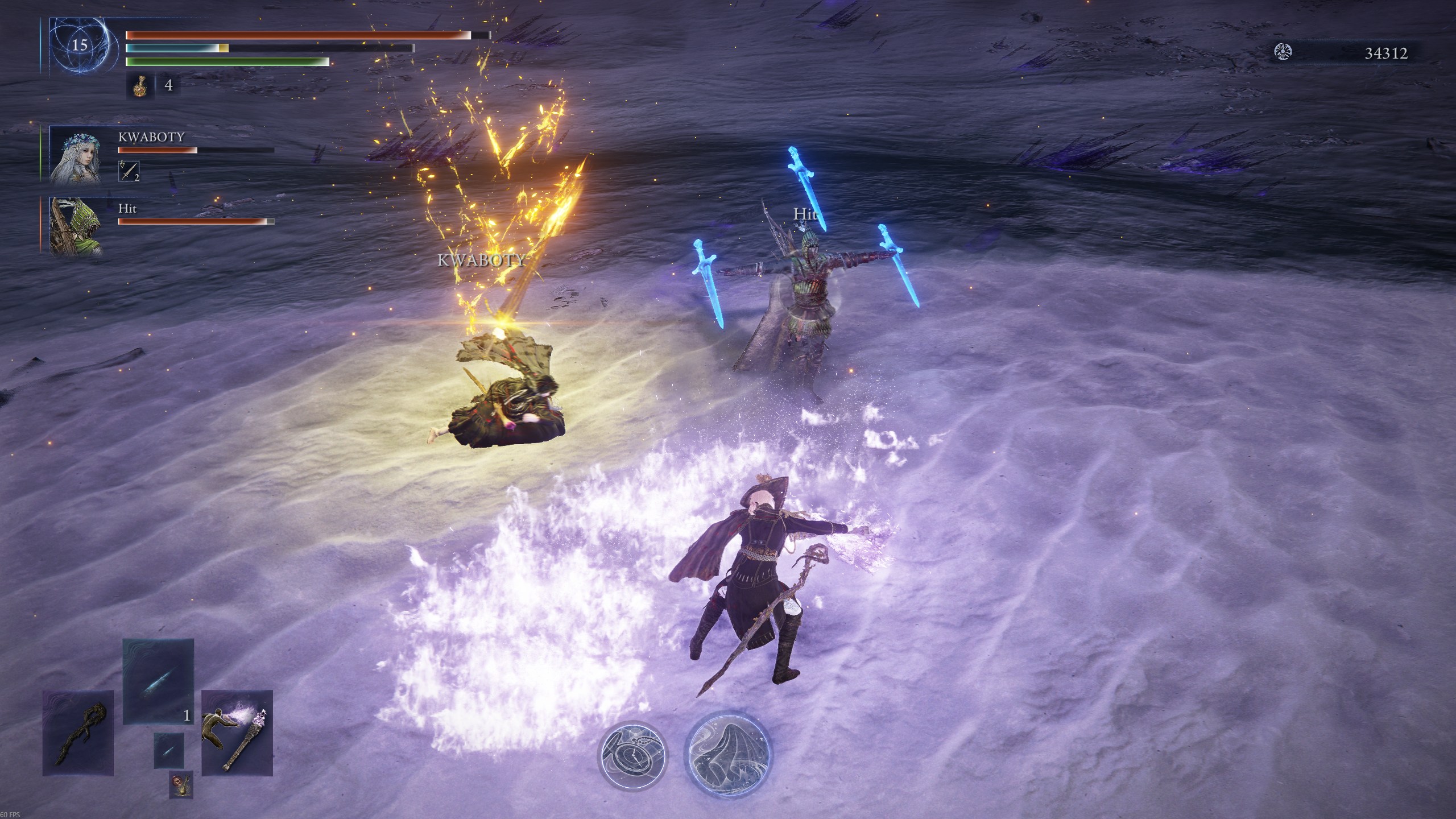Viewport: 1456px width, 819px height.
Task: Trigger the flowing cloak ultimate art
Action: coord(729,754)
